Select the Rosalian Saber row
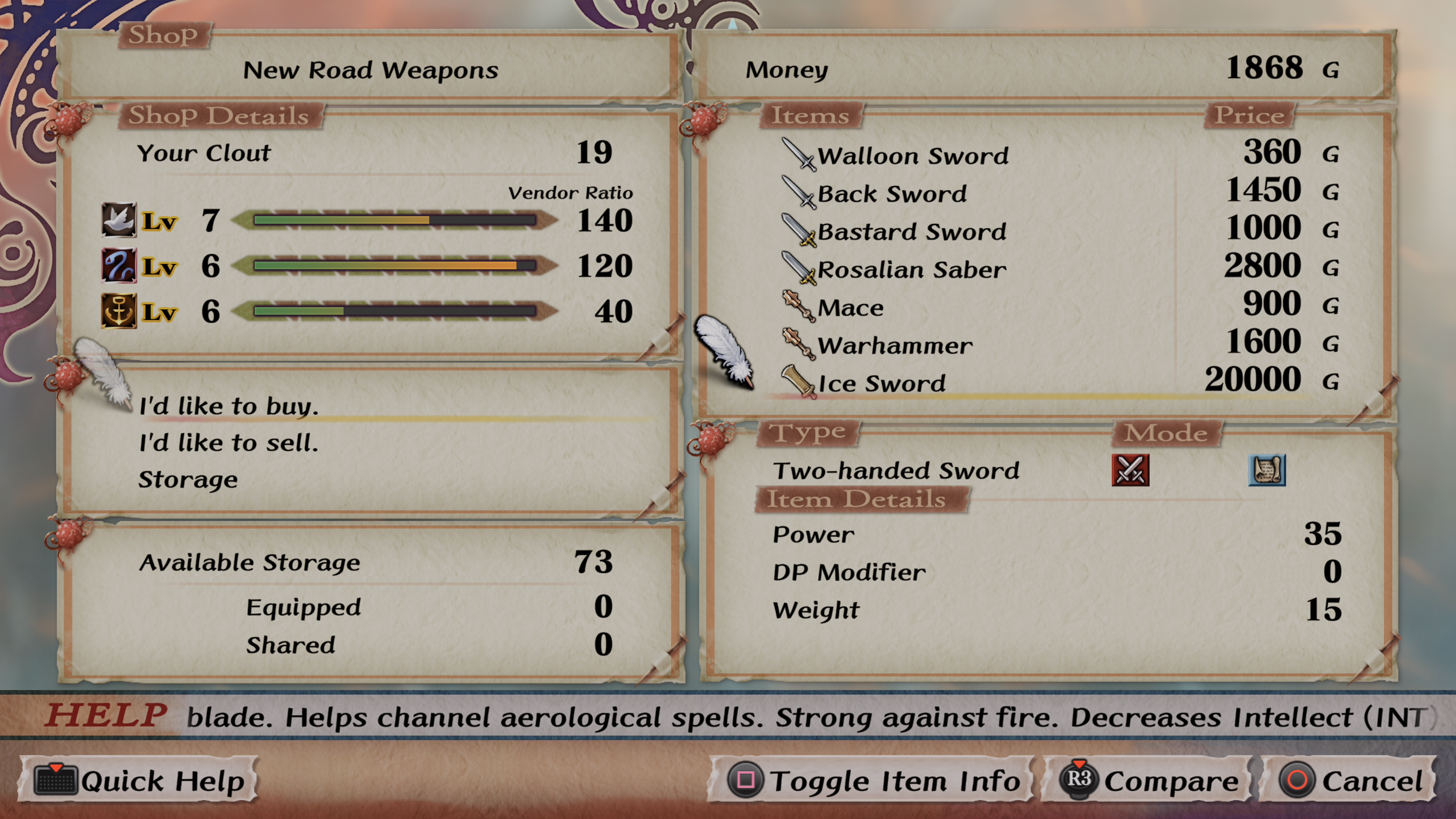This screenshot has height=819, width=1456. (911, 269)
